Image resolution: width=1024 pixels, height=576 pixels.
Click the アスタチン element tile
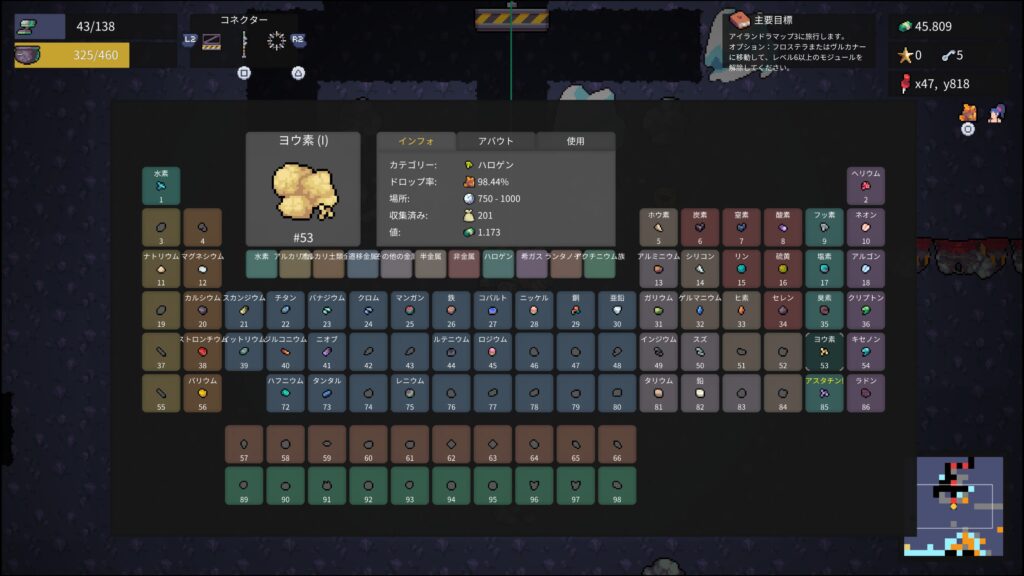pyautogui.click(x=825, y=393)
